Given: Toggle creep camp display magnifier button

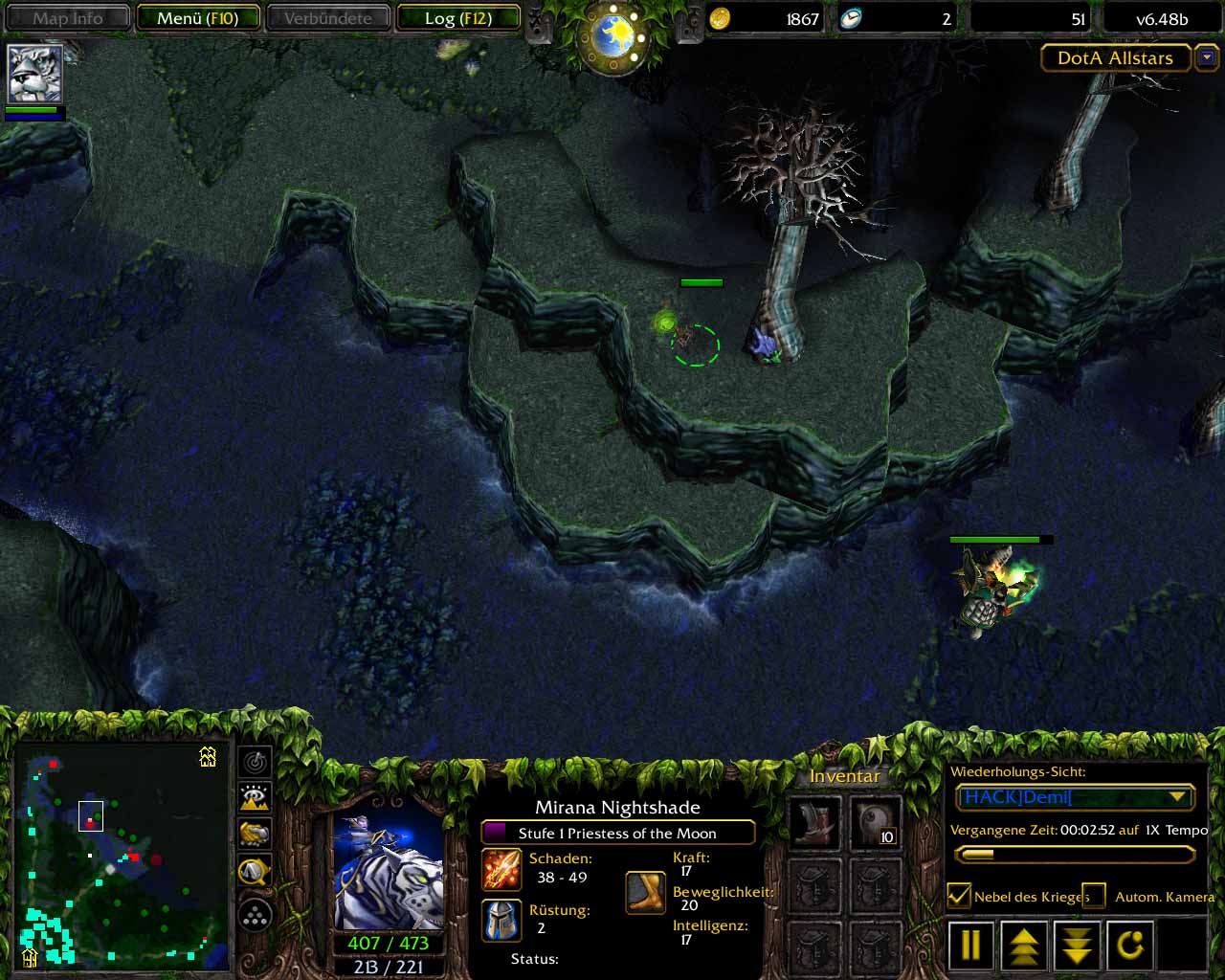Looking at the screenshot, I should pyautogui.click(x=255, y=870).
